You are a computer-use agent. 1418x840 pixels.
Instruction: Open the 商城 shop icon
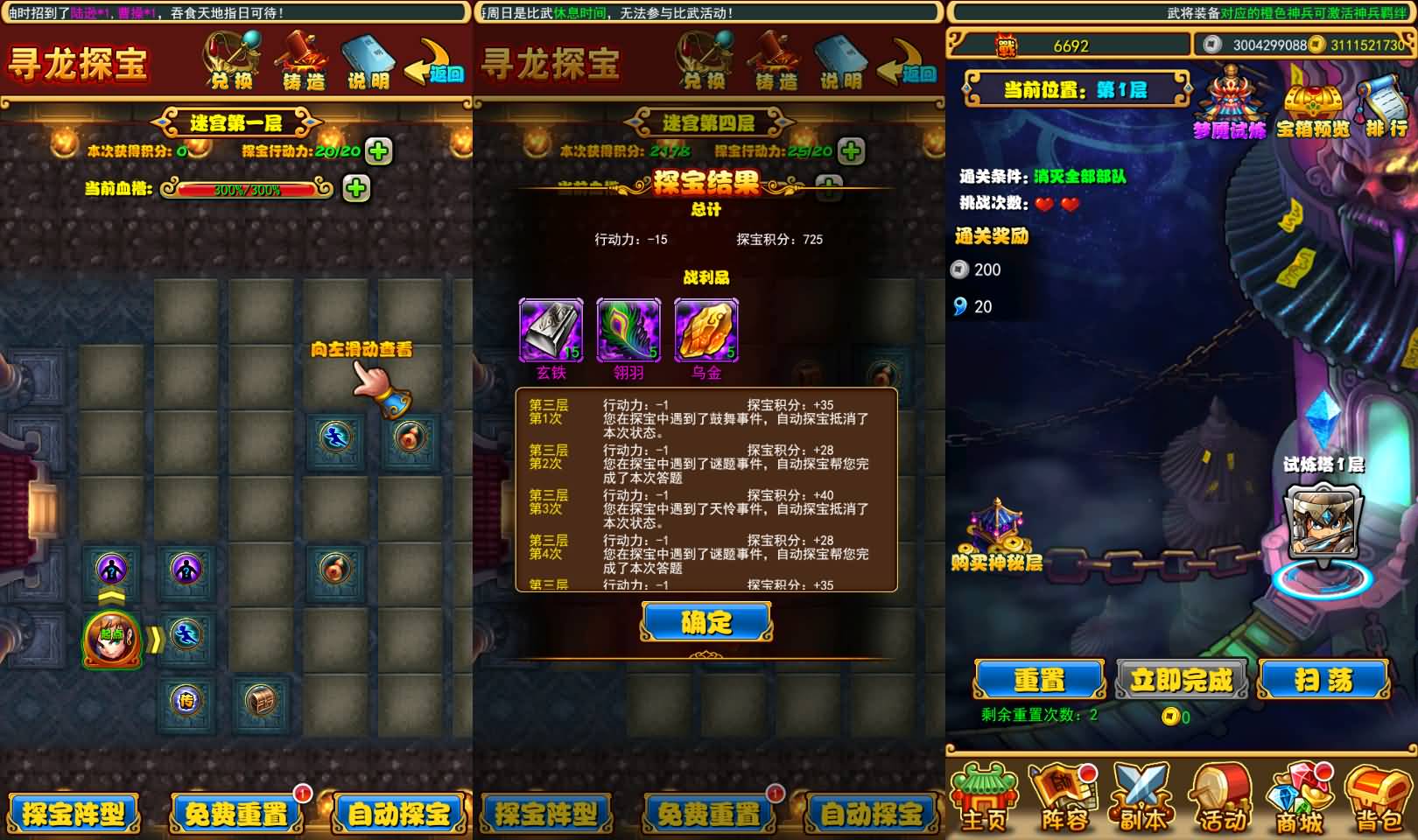click(x=1300, y=792)
